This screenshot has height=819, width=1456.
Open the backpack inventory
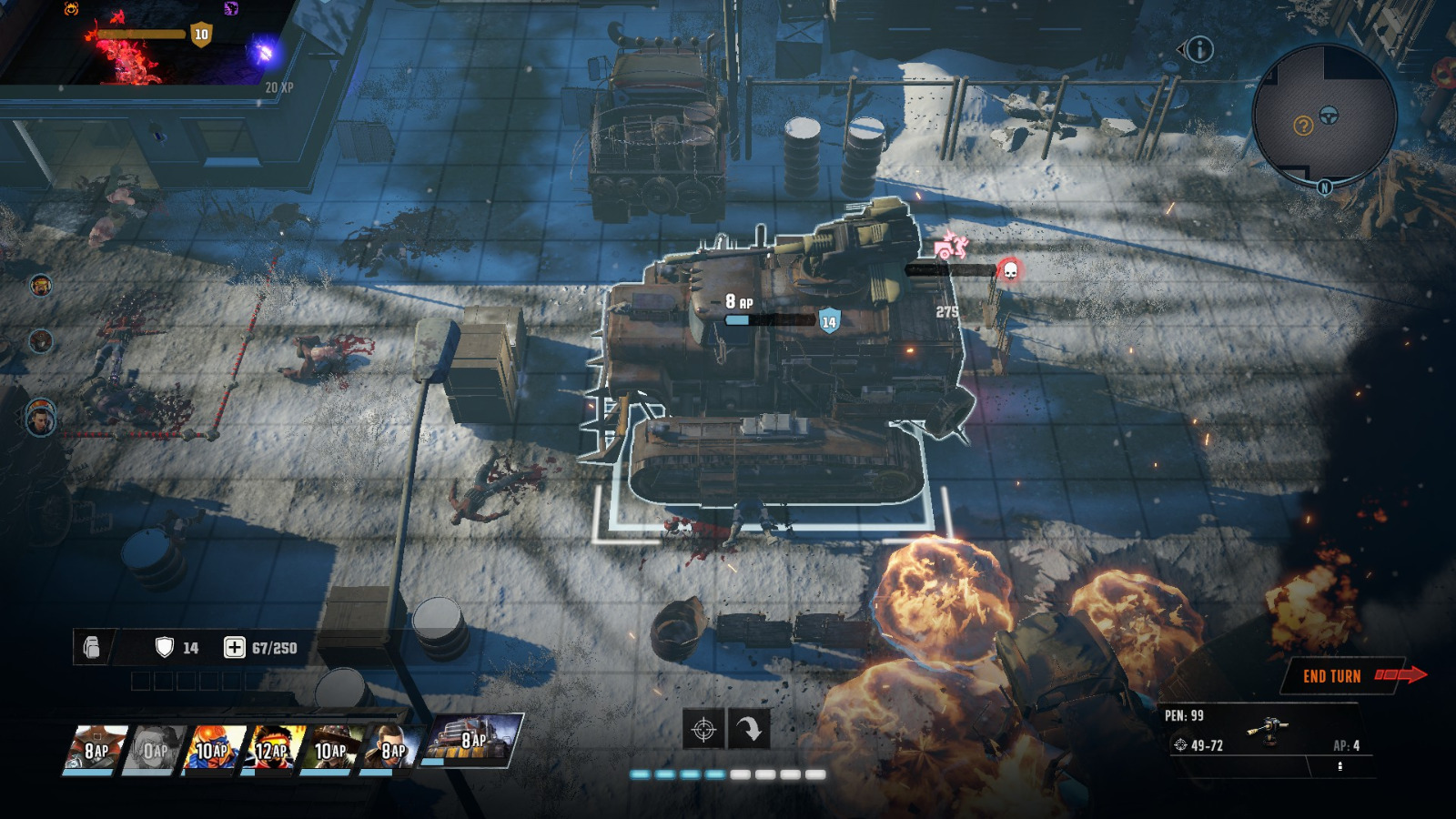click(92, 647)
